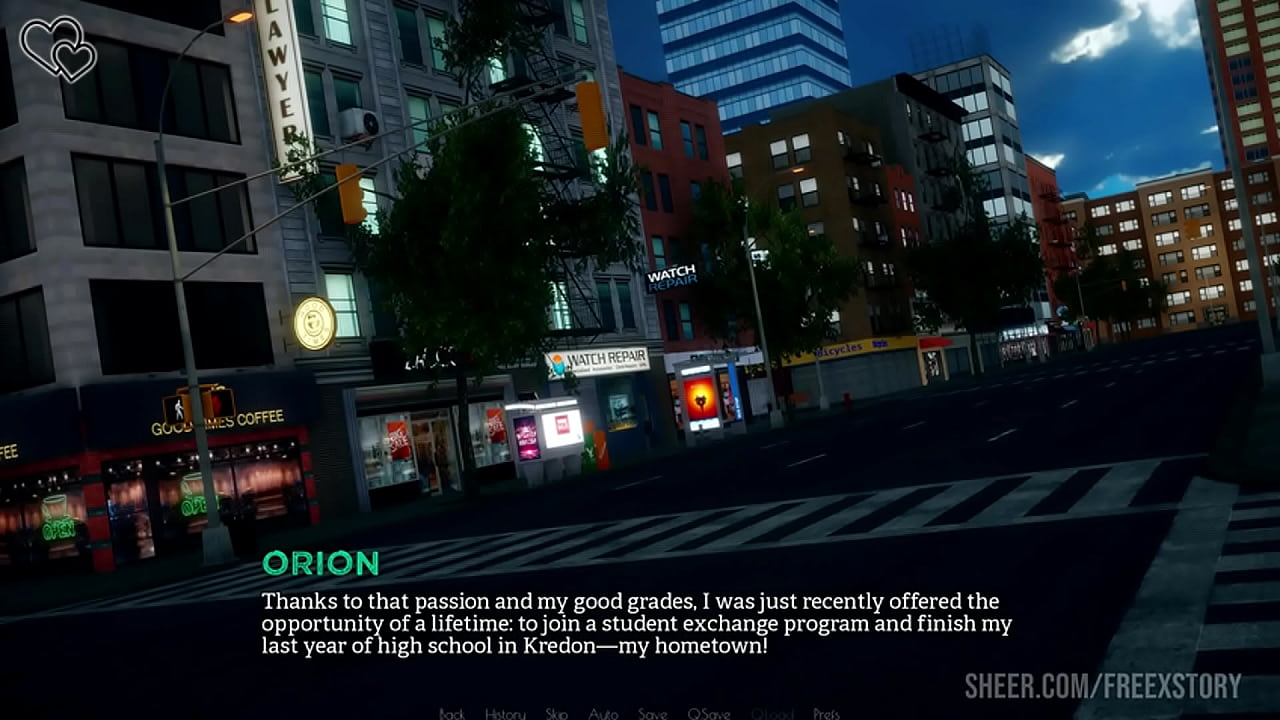1280x720 pixels.
Task: Quick save with QSave
Action: pyautogui.click(x=708, y=713)
